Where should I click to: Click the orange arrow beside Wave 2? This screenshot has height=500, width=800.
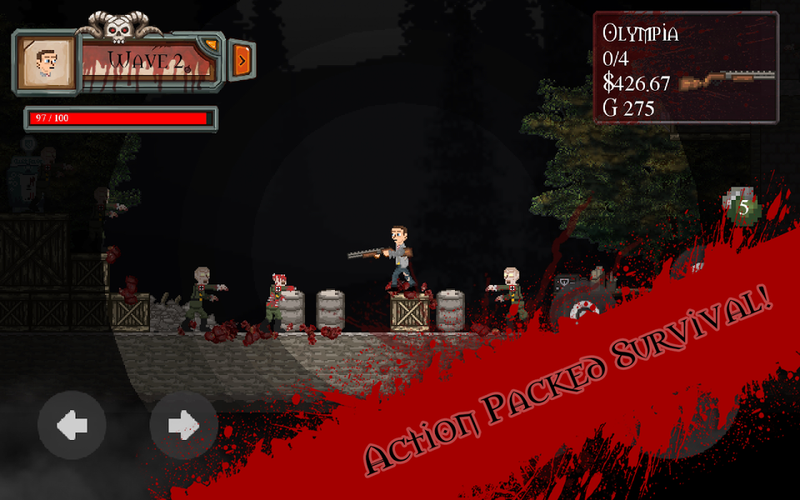241,59
